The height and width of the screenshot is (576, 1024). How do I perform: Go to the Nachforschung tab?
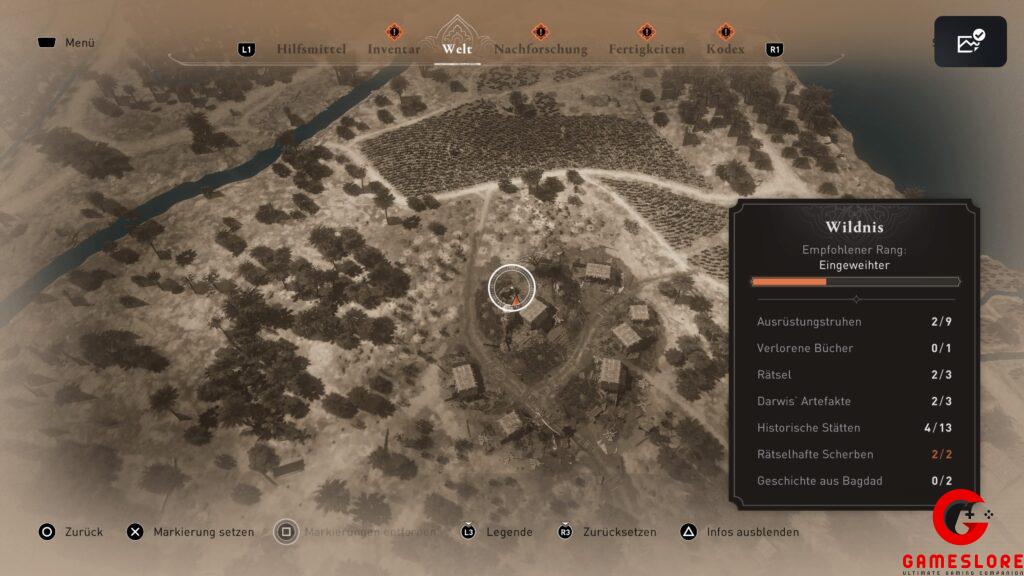(540, 49)
